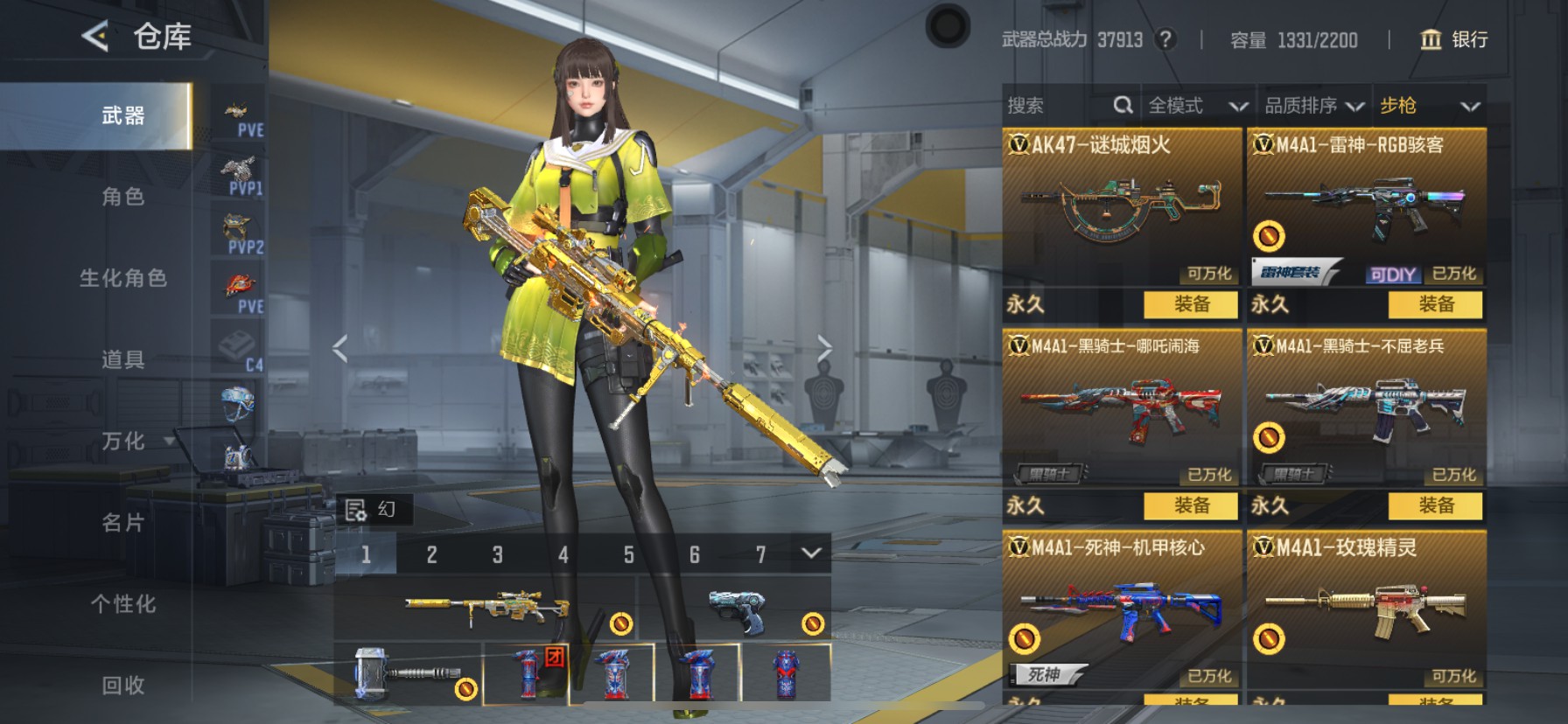Equip the M4A1-雷神-RGB骇客 rifle
Viewport: 1568px width, 724px height.
[x=1435, y=304]
